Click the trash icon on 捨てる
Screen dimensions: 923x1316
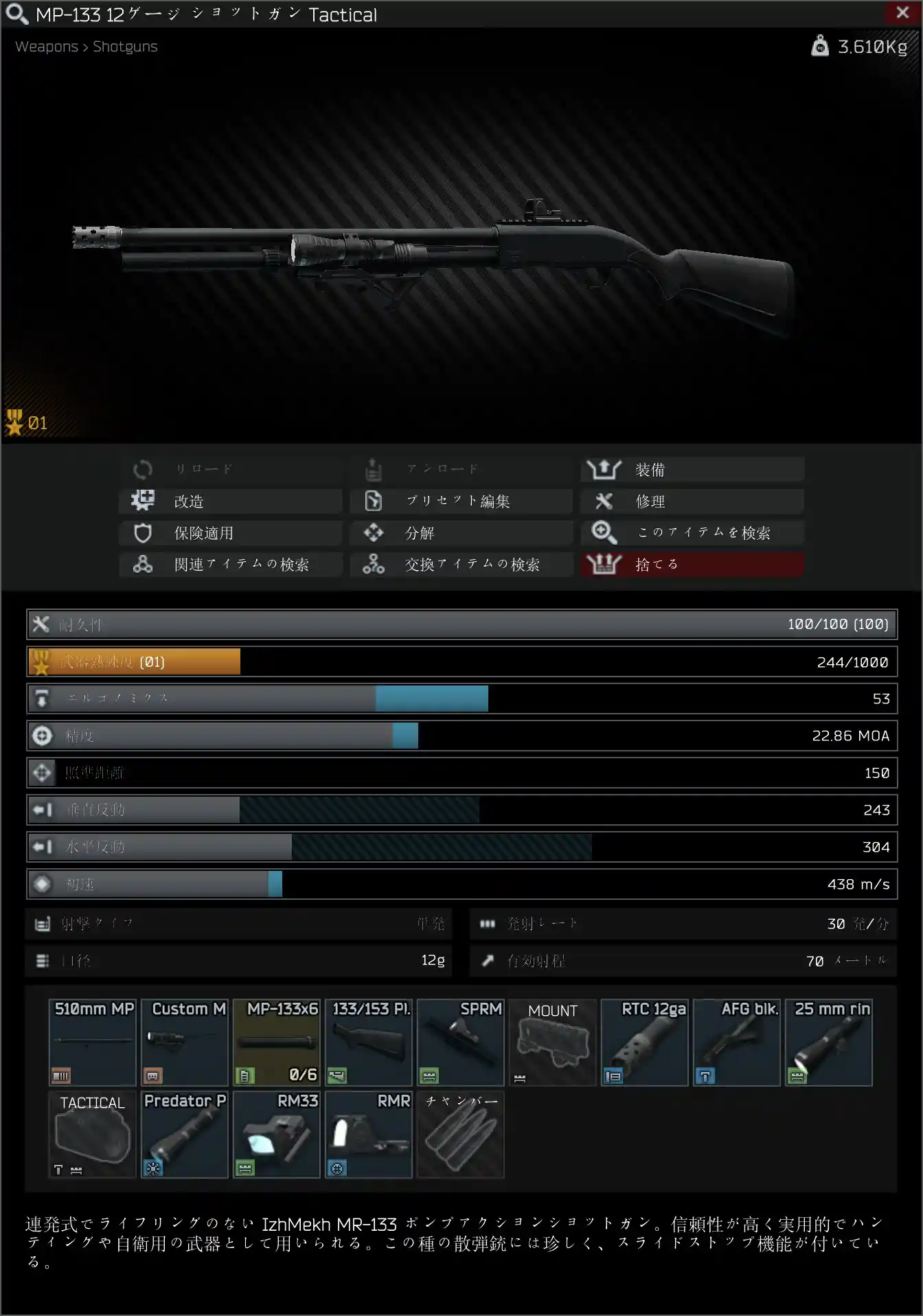click(x=602, y=564)
